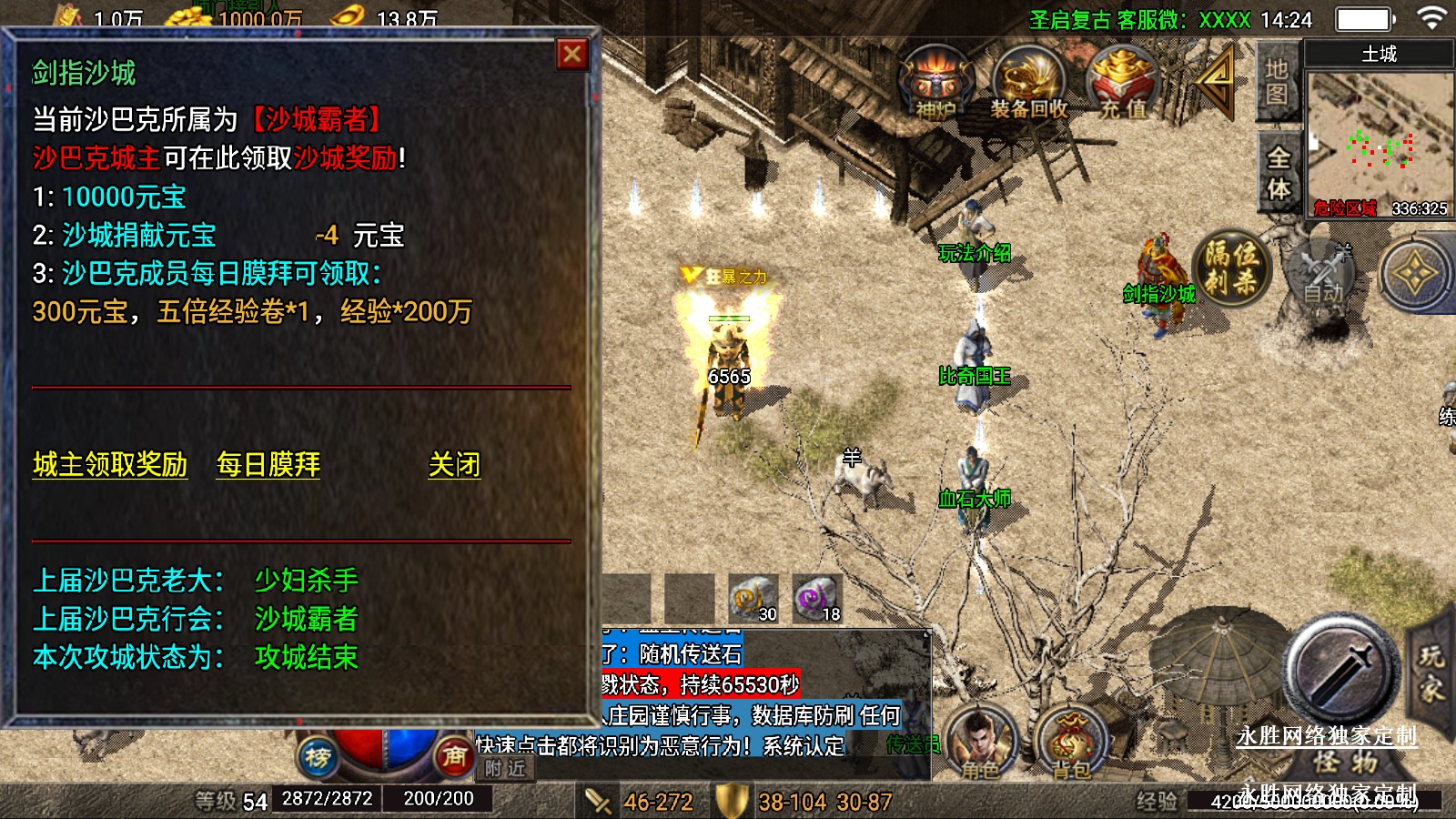
Task: Open the 商 shop button
Action: click(454, 756)
